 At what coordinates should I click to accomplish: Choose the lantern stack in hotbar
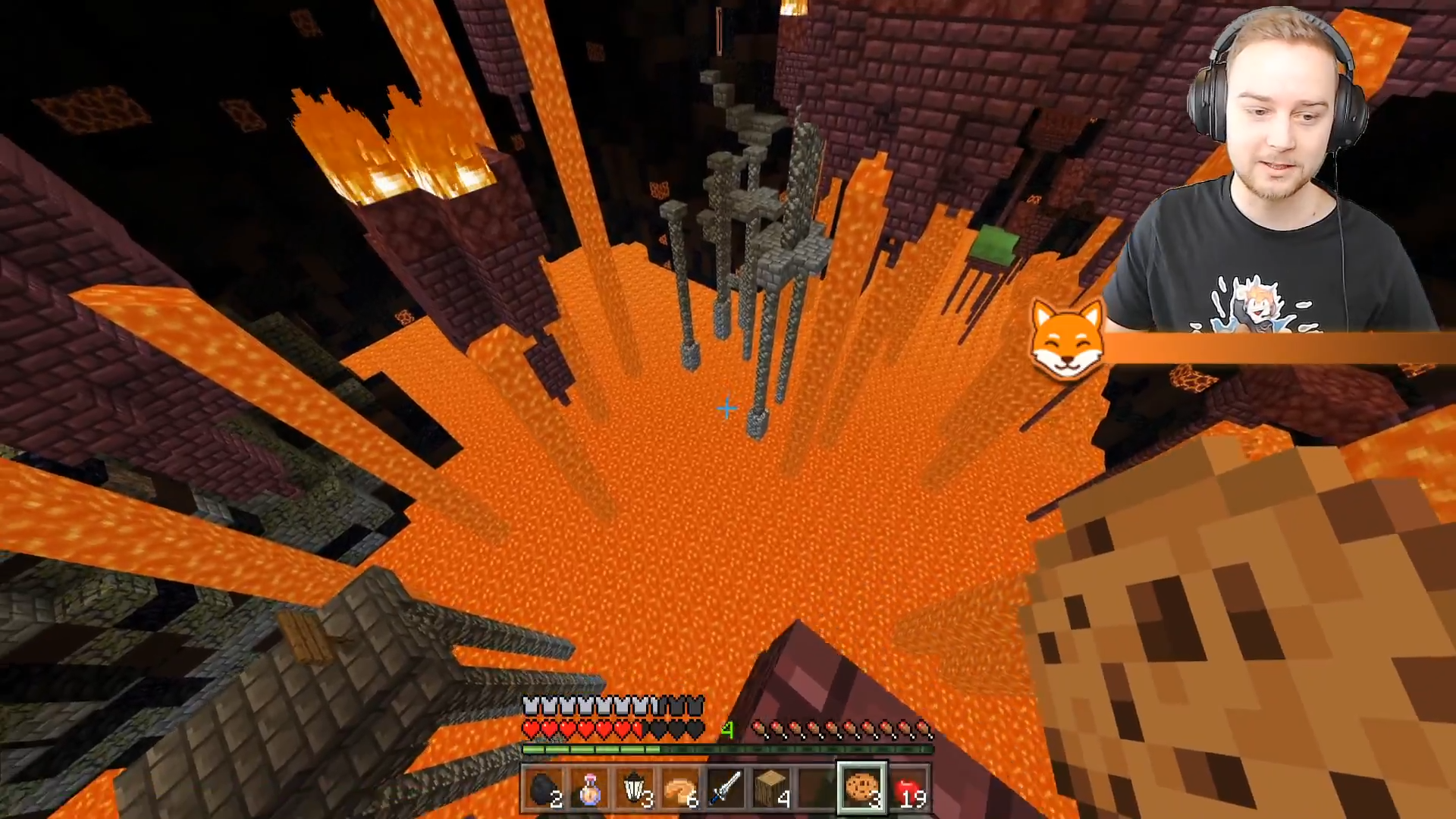coord(635,789)
